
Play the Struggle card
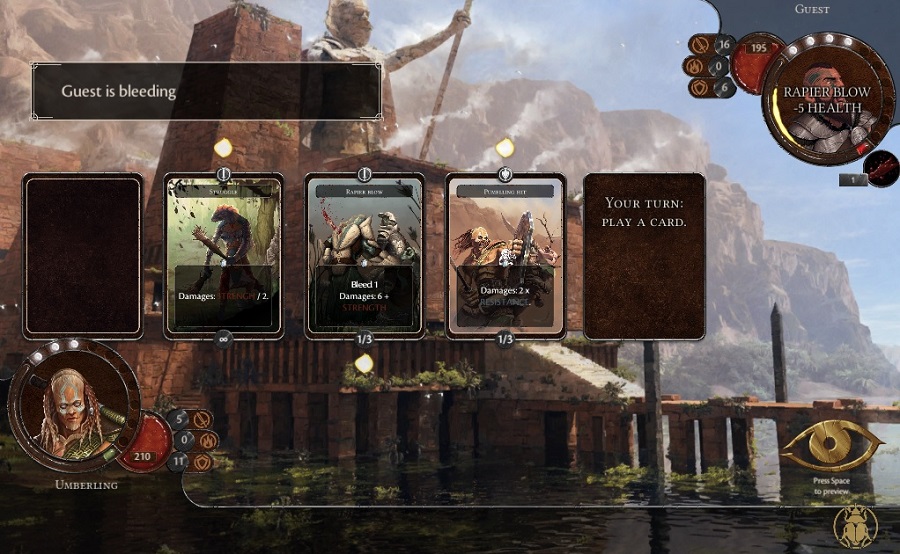click(x=224, y=256)
